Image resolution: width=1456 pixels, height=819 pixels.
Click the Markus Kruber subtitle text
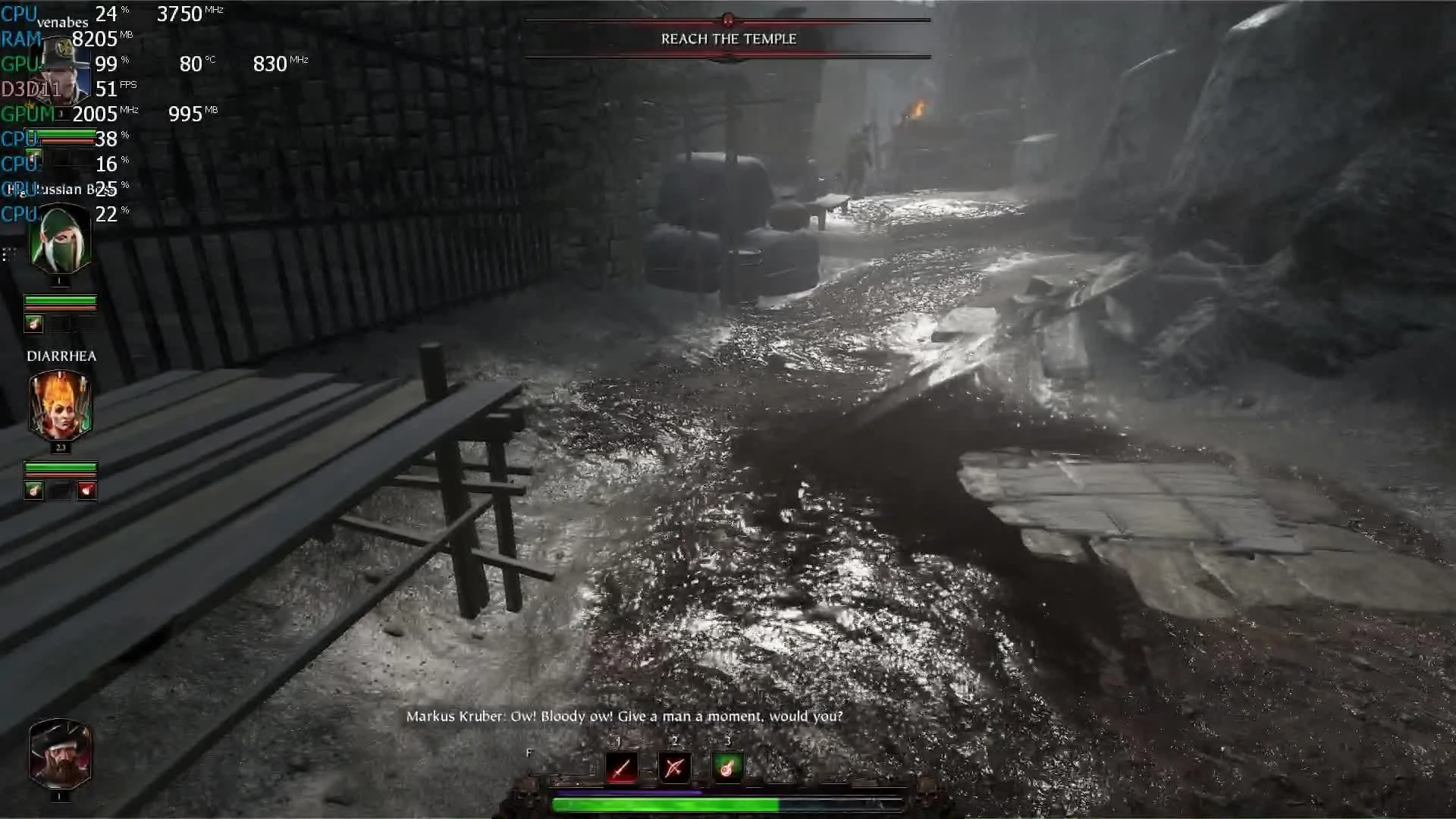(624, 715)
